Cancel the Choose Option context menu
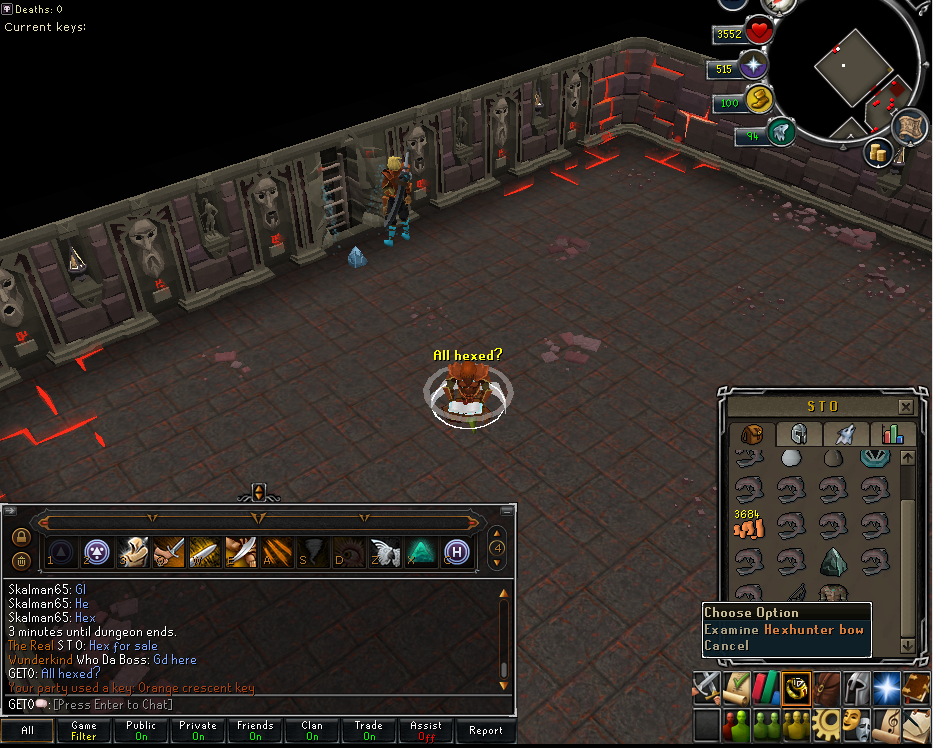This screenshot has height=748, width=933. point(726,646)
